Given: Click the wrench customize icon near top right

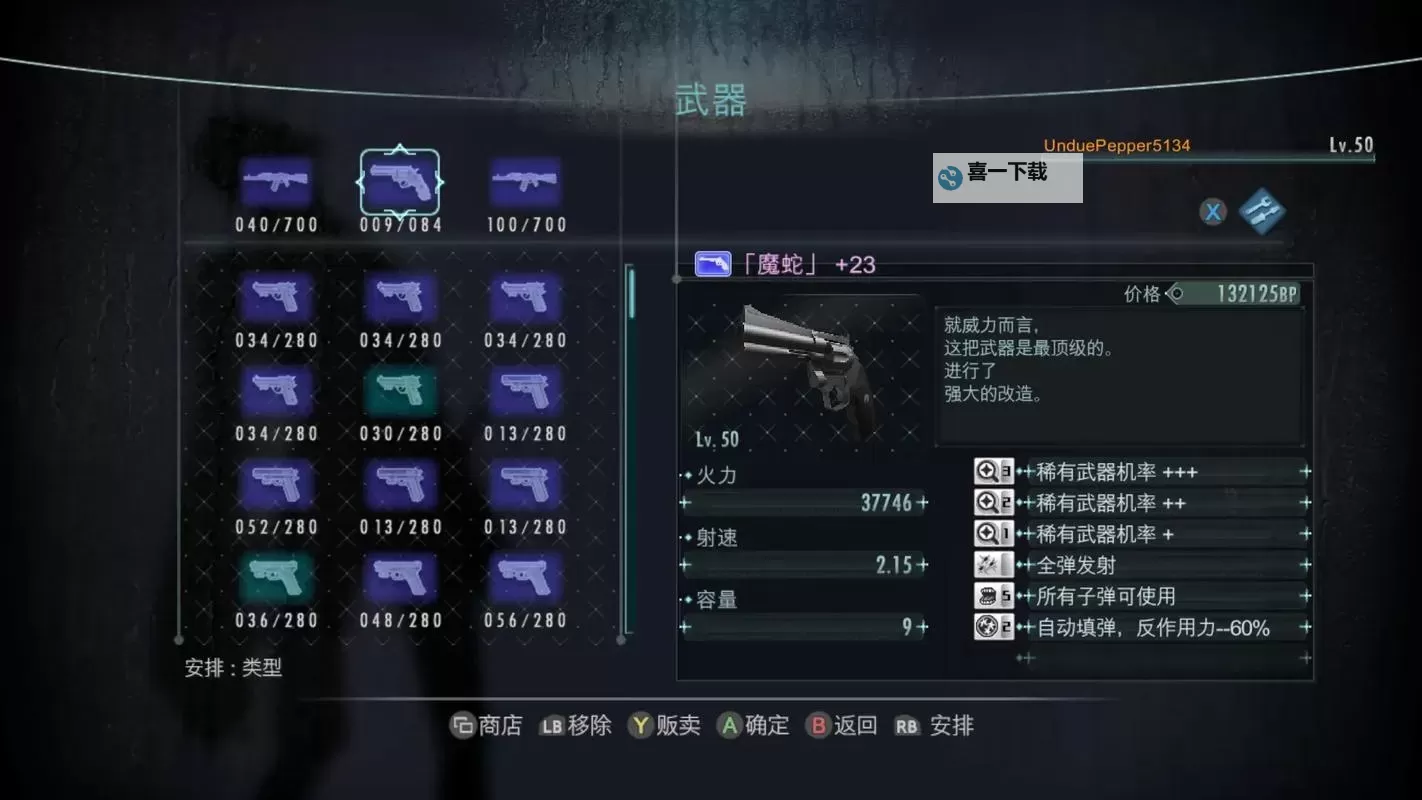Looking at the screenshot, I should point(1262,212).
